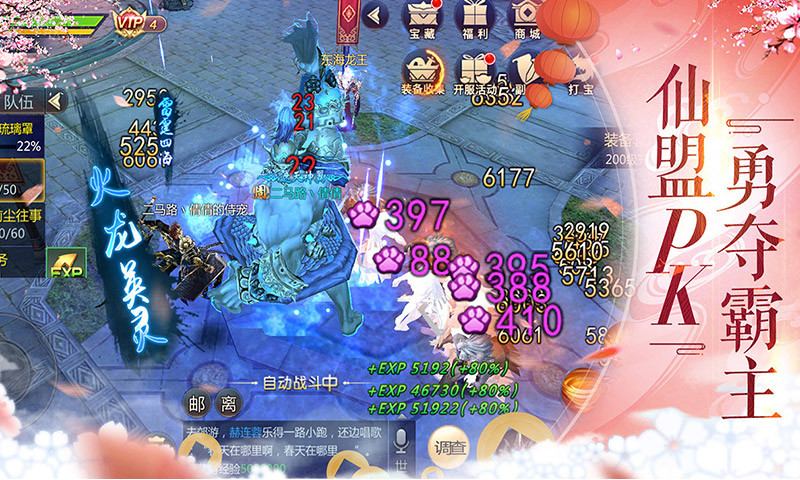Click the 调查 investigate button
The width and height of the screenshot is (800, 480).
451,446
